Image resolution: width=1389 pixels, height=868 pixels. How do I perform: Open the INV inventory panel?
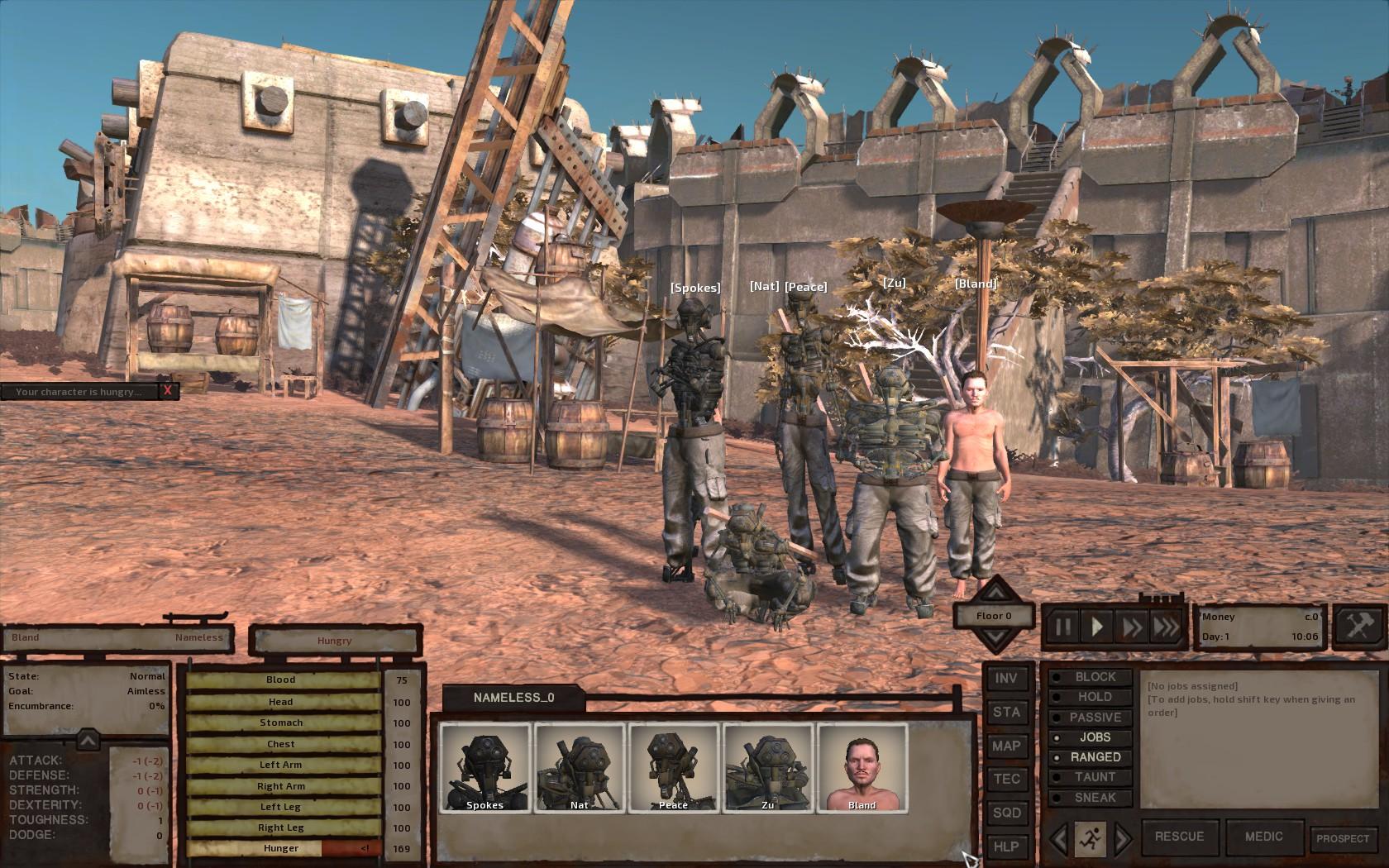click(1007, 679)
